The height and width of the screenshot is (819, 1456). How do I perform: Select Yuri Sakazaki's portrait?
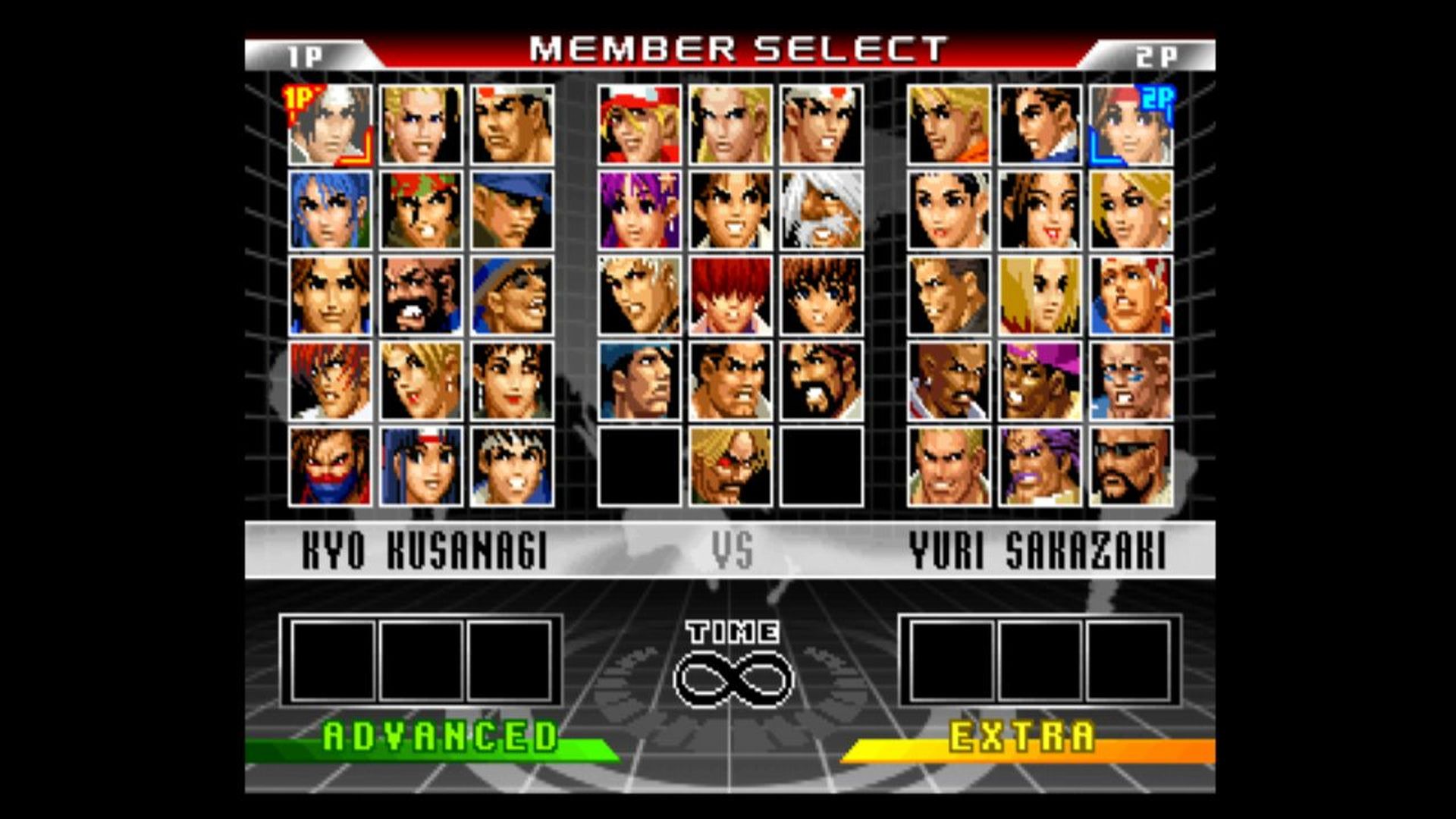(x=1131, y=125)
